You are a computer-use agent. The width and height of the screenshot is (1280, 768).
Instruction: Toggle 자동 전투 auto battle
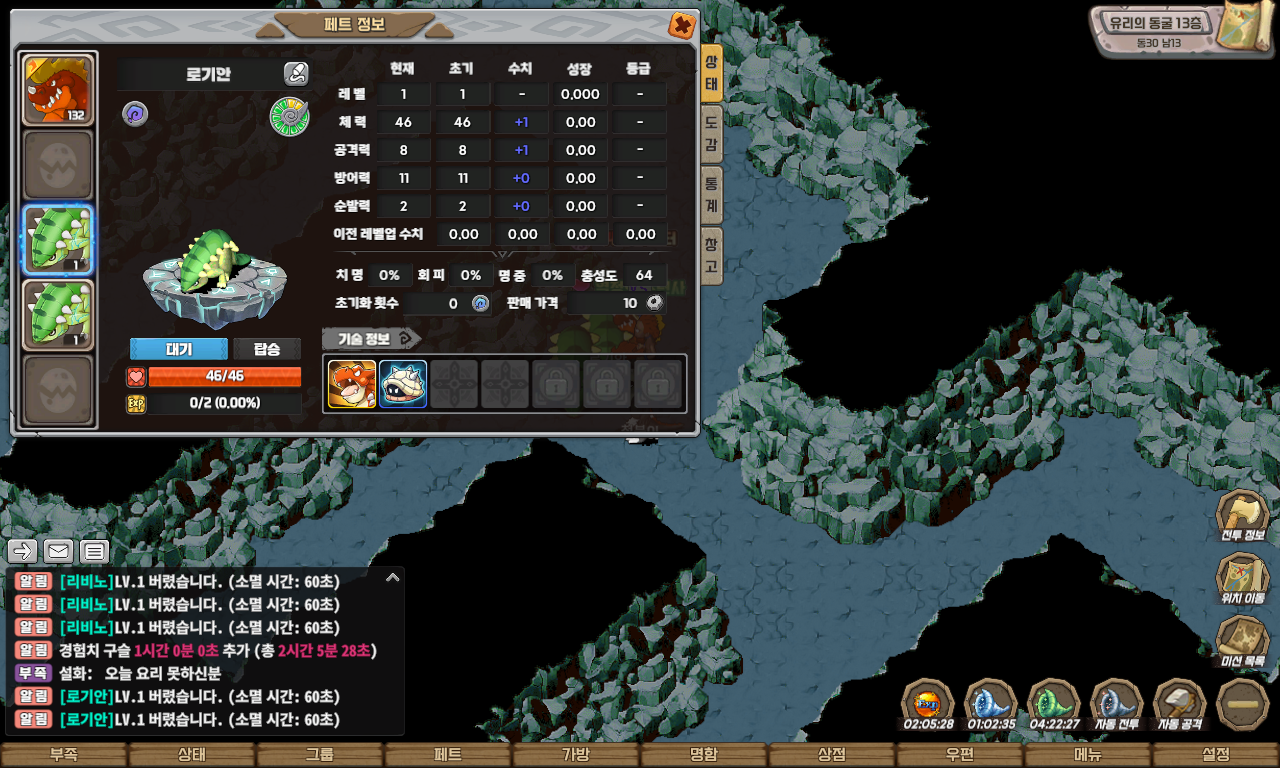coord(1117,704)
